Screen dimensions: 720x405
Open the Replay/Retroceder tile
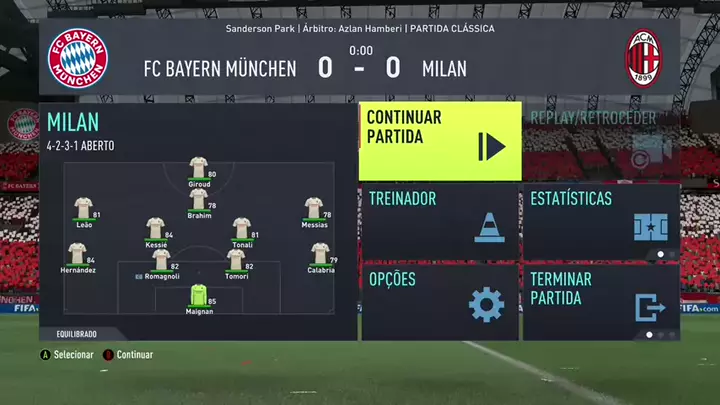(x=600, y=140)
